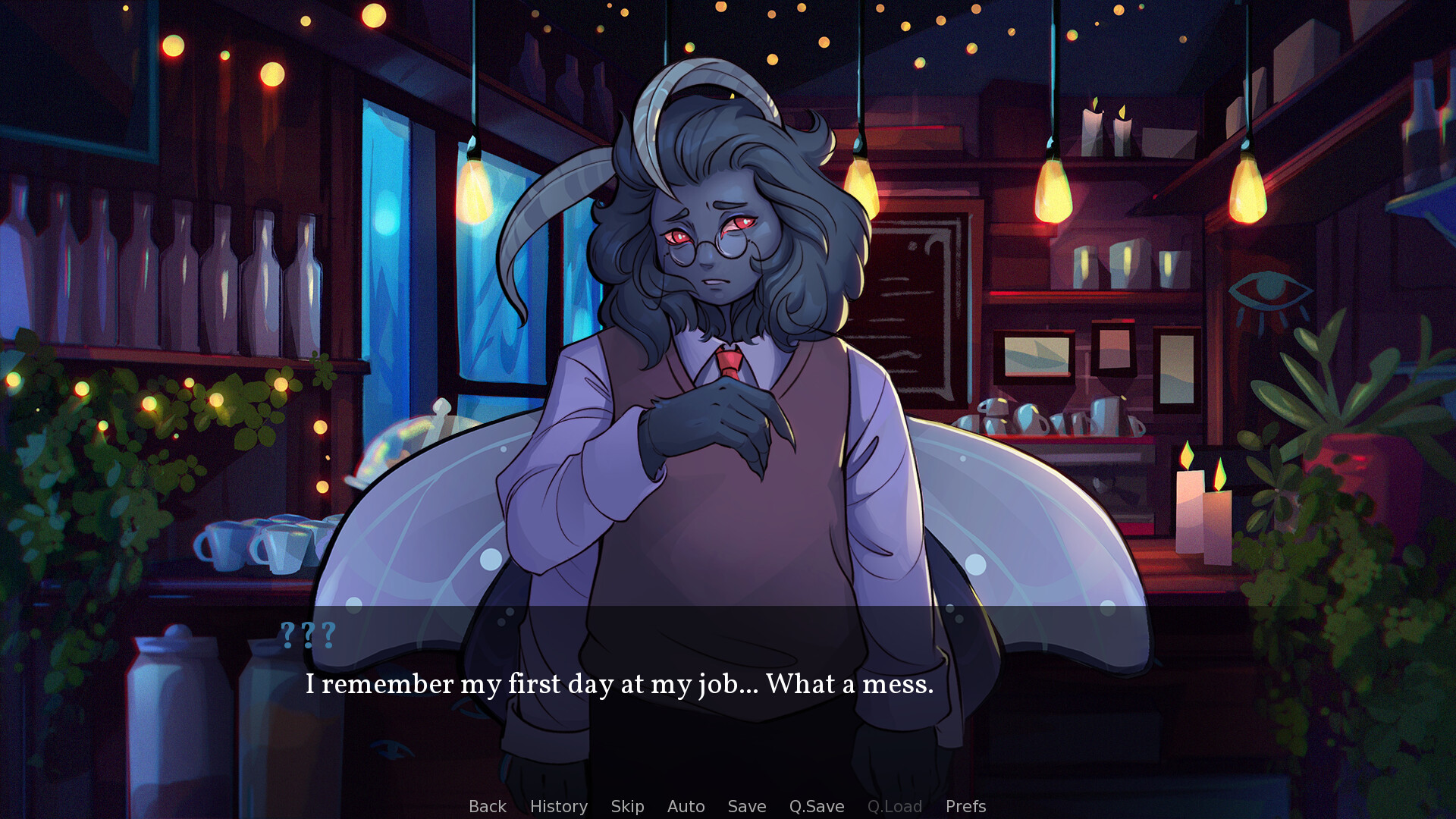Quick save using Q.Save
This screenshot has width=1456, height=819.
[816, 806]
